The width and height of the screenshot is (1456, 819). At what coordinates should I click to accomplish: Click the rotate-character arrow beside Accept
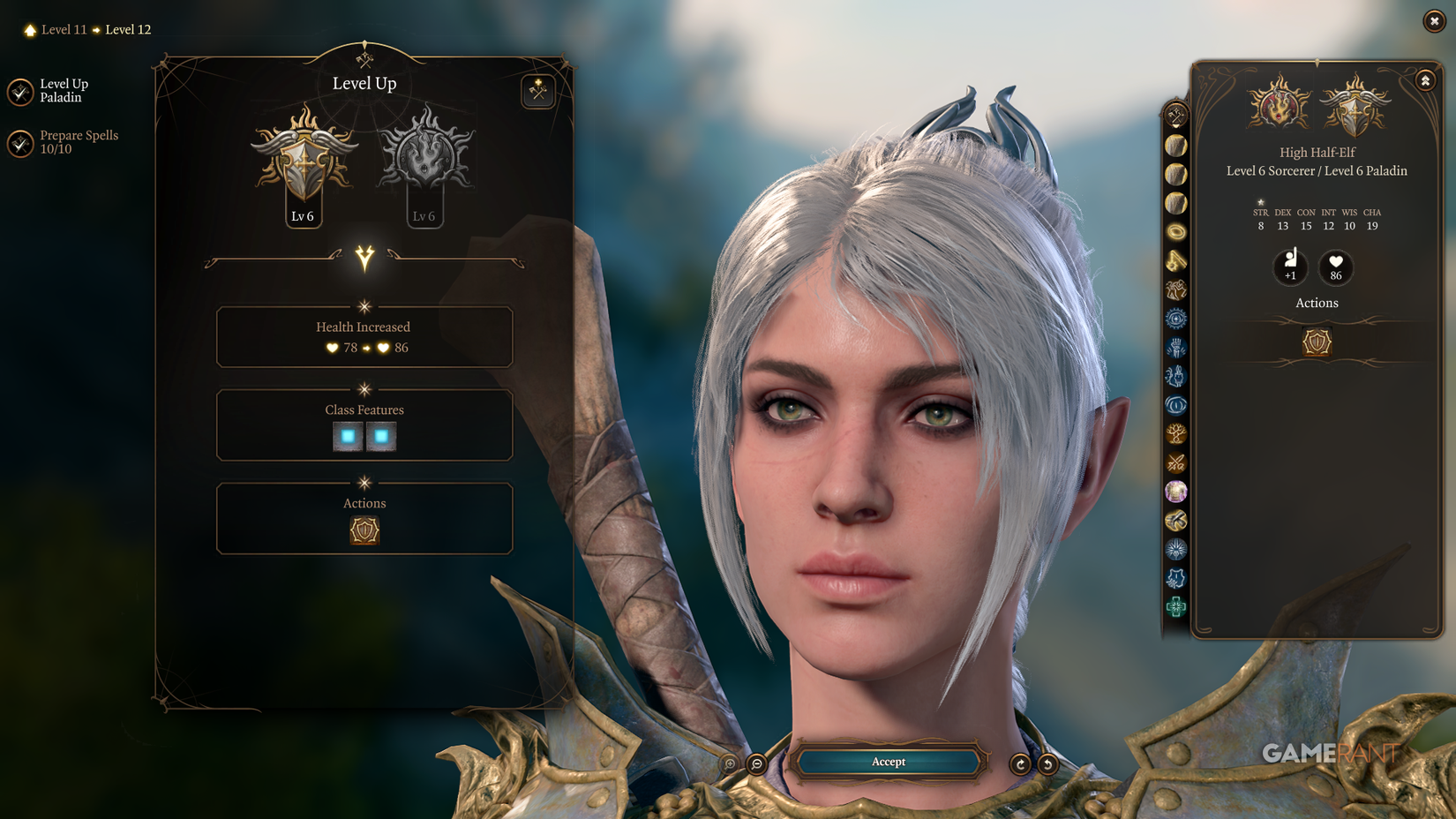pos(1021,763)
